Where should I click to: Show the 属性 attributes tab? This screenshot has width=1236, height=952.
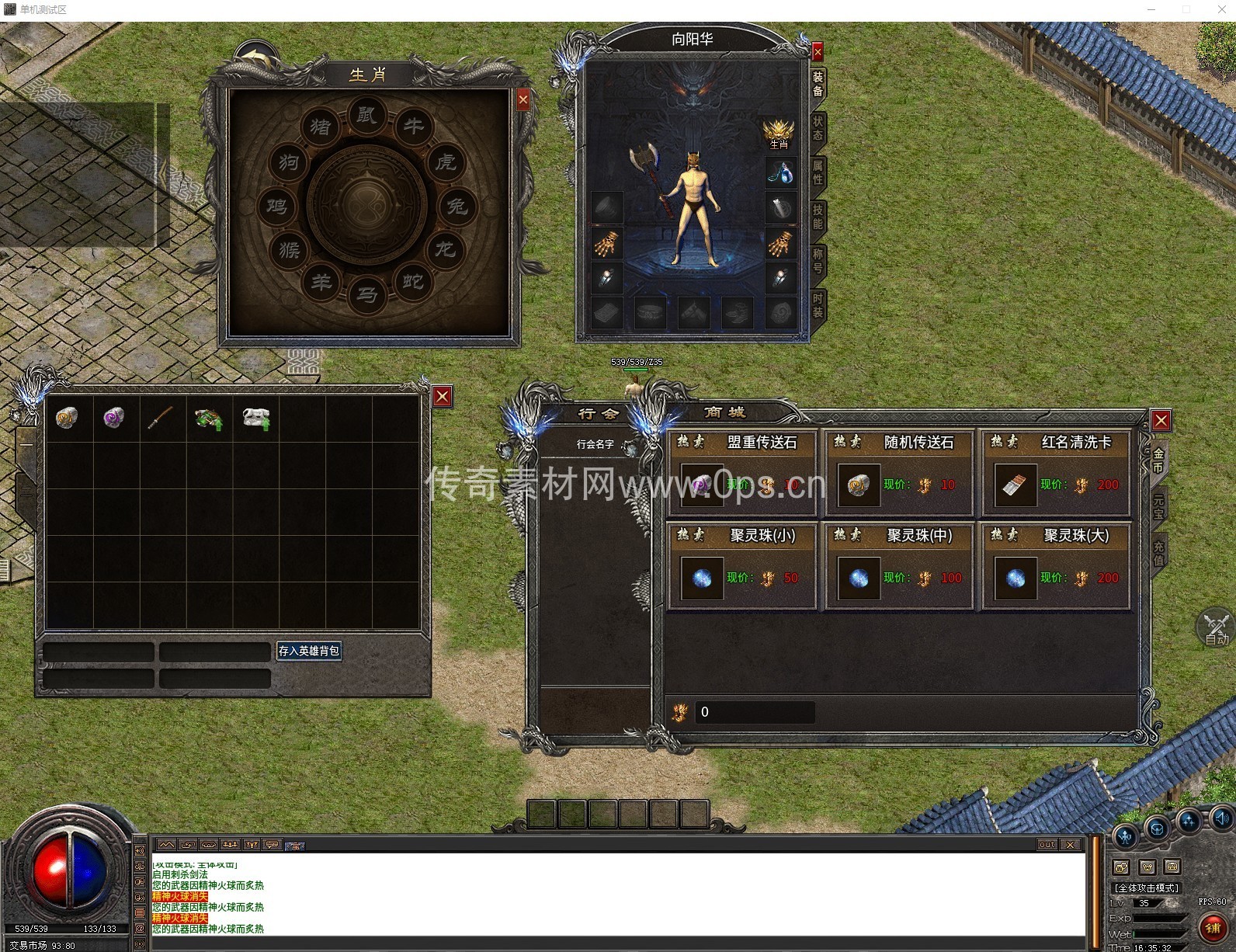818,172
